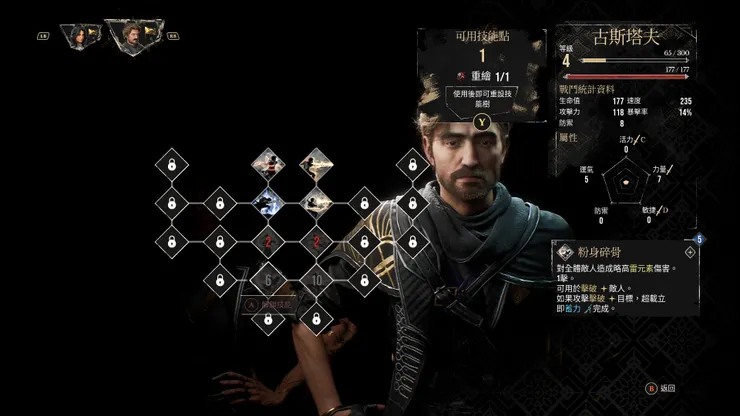Choose the blue lightning strike skill node
This screenshot has width=740, height=416.
click(267, 204)
